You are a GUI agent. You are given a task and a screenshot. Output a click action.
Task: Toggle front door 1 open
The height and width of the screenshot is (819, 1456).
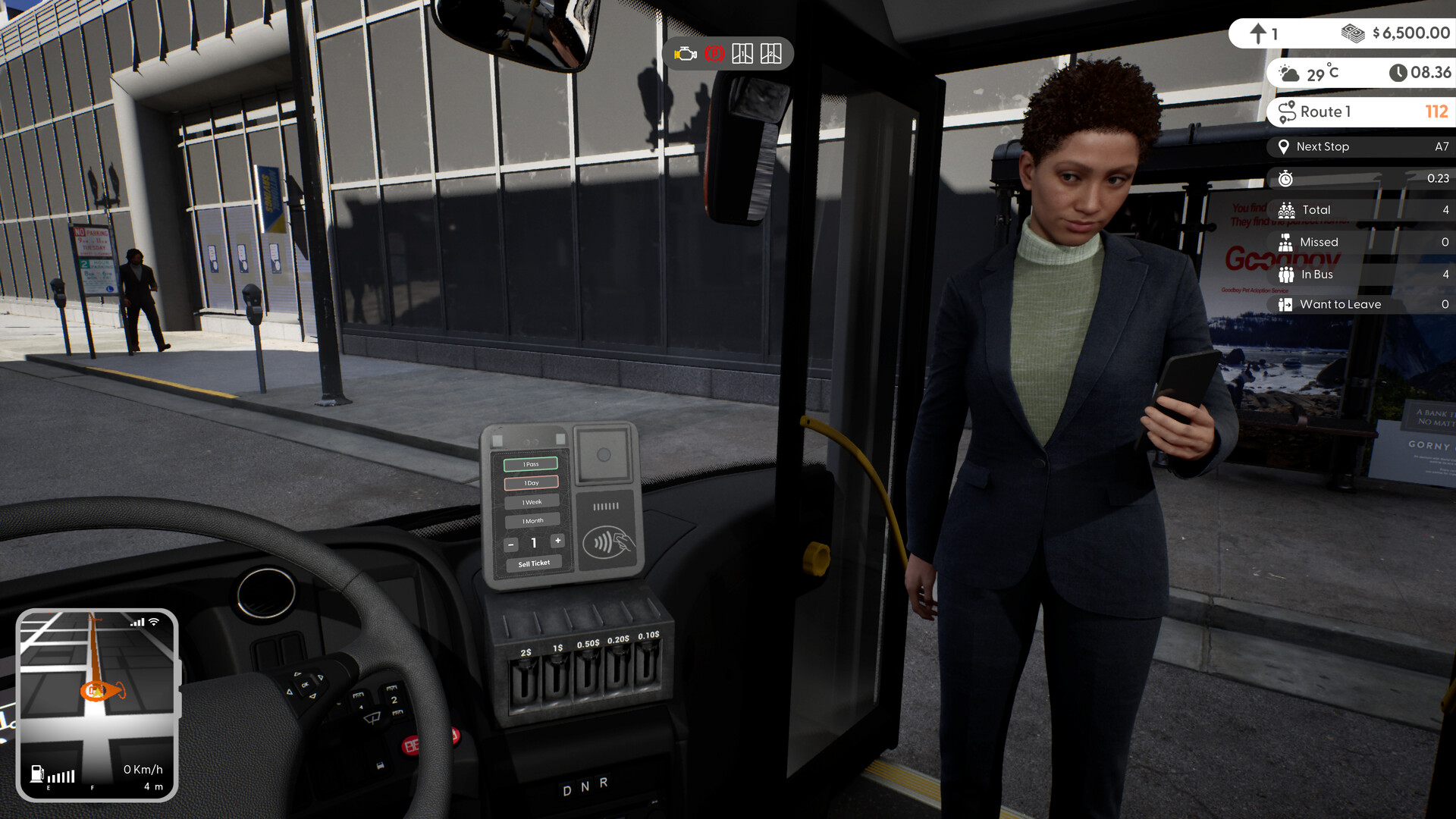[x=742, y=53]
